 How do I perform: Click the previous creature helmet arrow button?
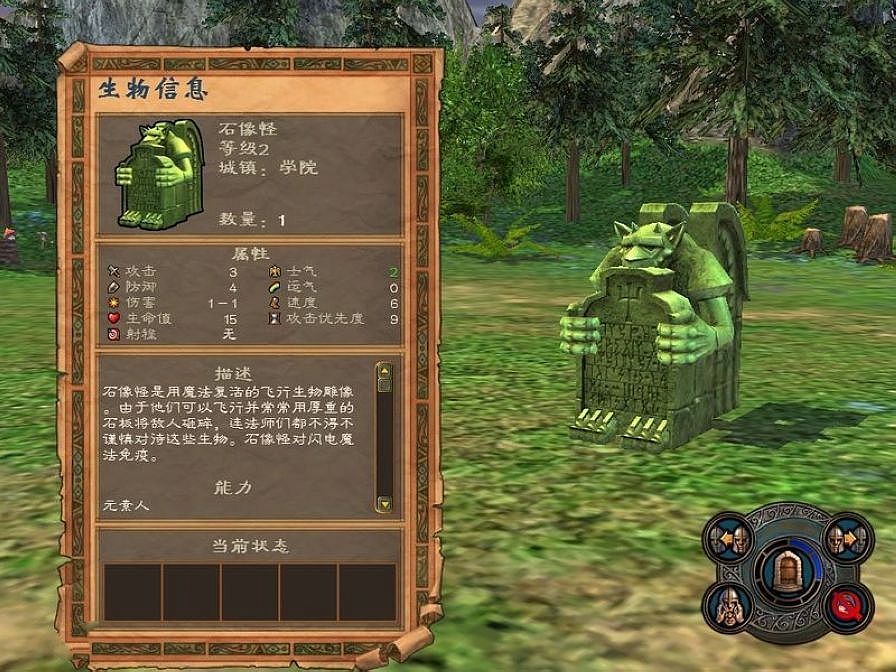pyautogui.click(x=728, y=541)
